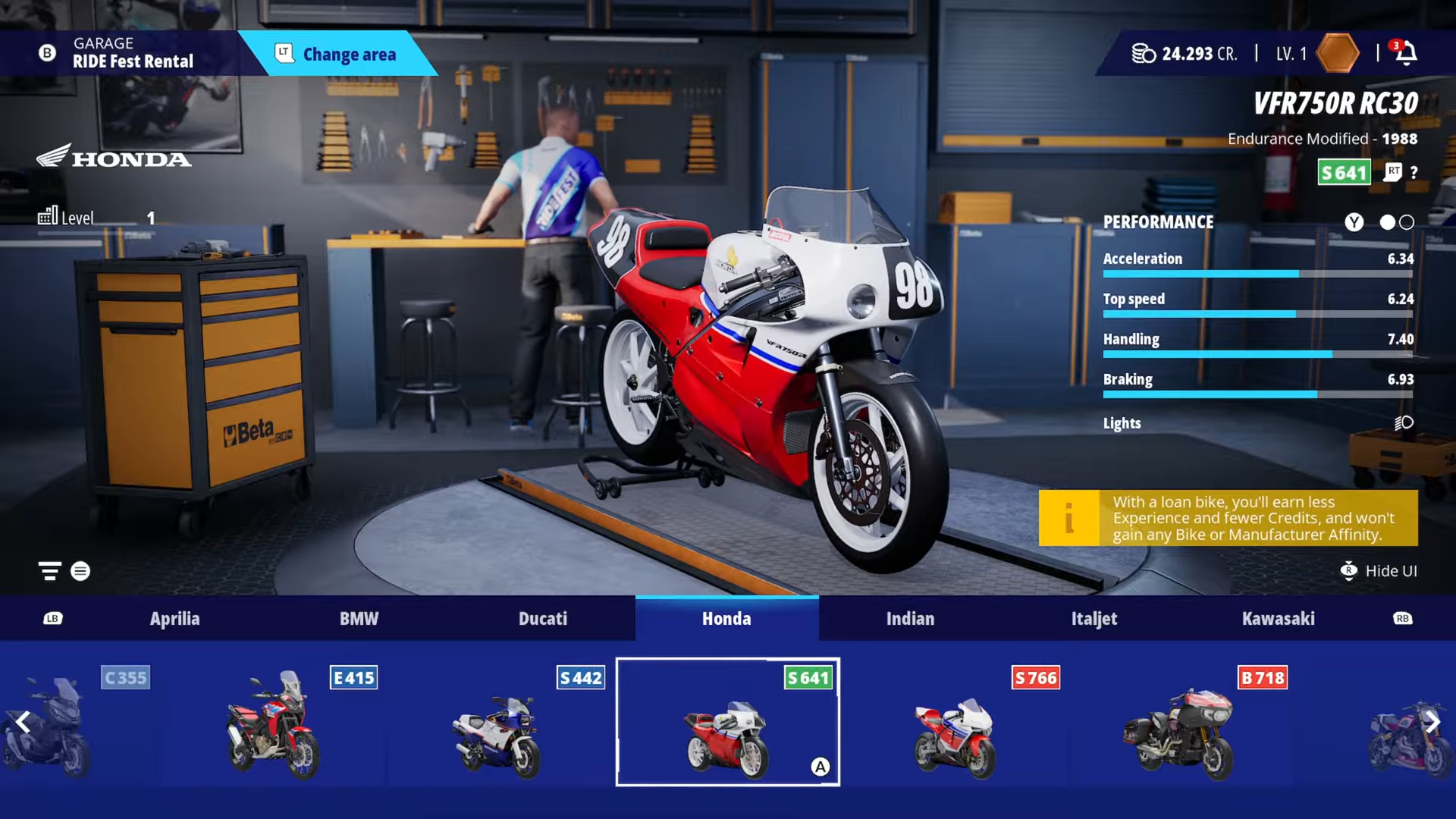Choose the E 415 adventure bike
The height and width of the screenshot is (819, 1456).
point(273,724)
